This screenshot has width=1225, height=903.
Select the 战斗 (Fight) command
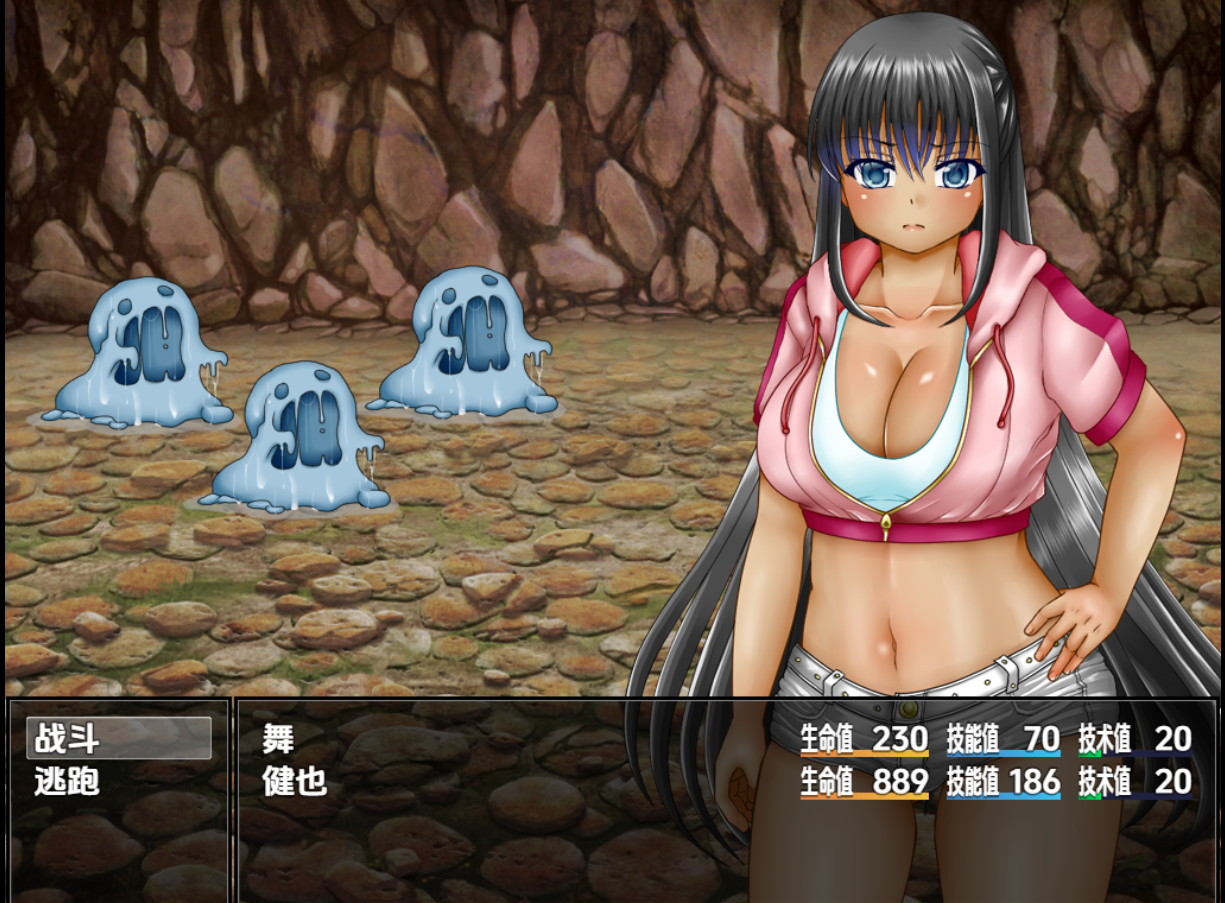pyautogui.click(x=118, y=739)
